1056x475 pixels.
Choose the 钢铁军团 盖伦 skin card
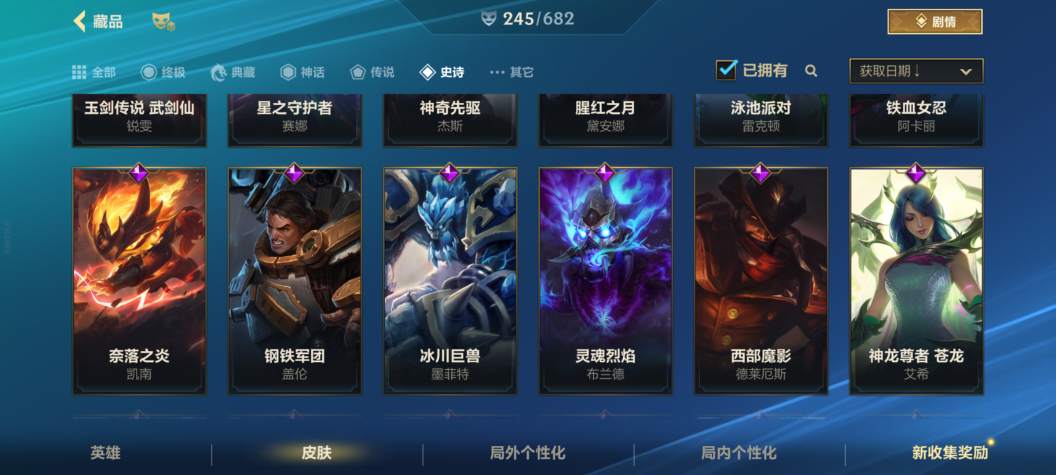294,280
